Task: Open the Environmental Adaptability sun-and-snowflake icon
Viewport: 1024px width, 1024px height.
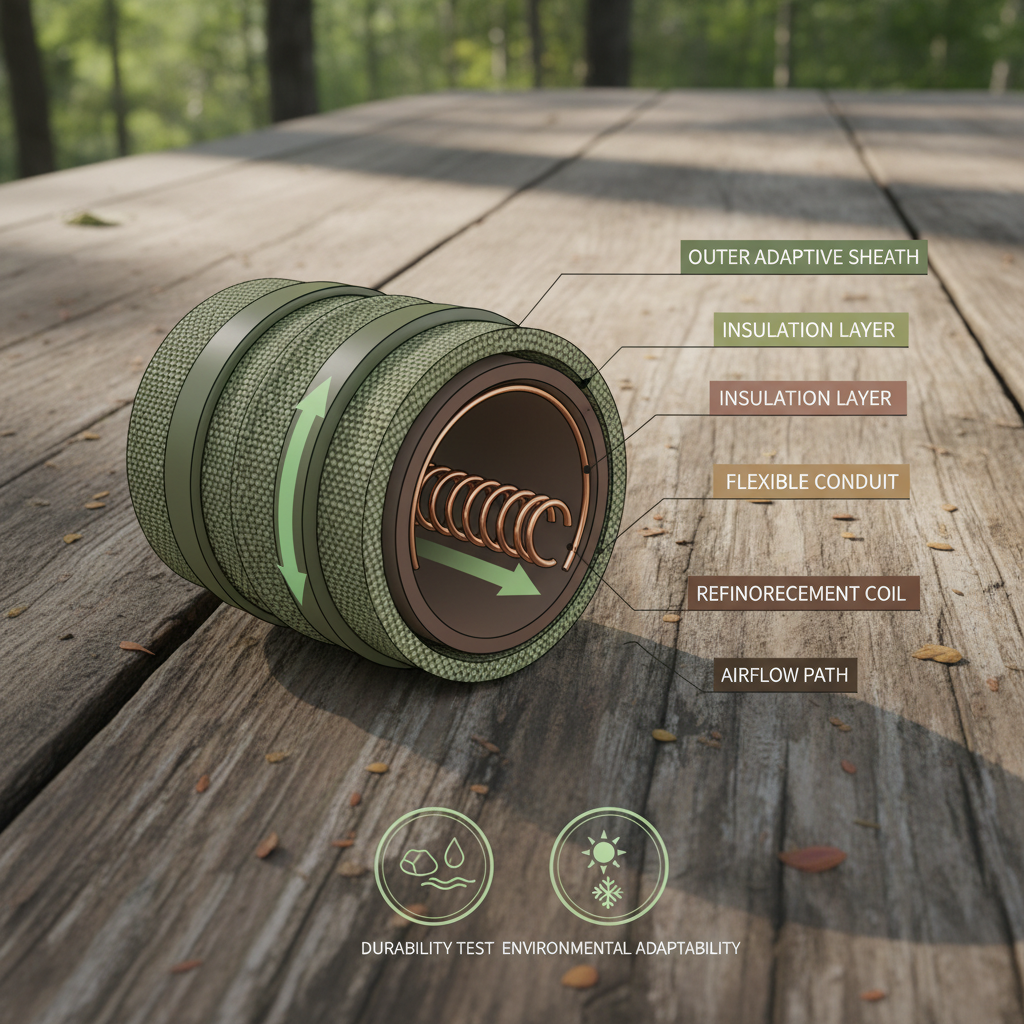Action: [608, 866]
